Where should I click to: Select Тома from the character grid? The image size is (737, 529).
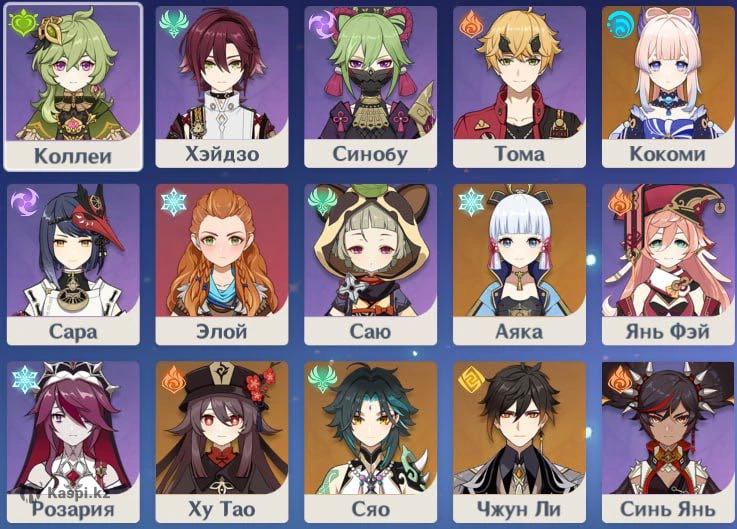click(x=519, y=86)
